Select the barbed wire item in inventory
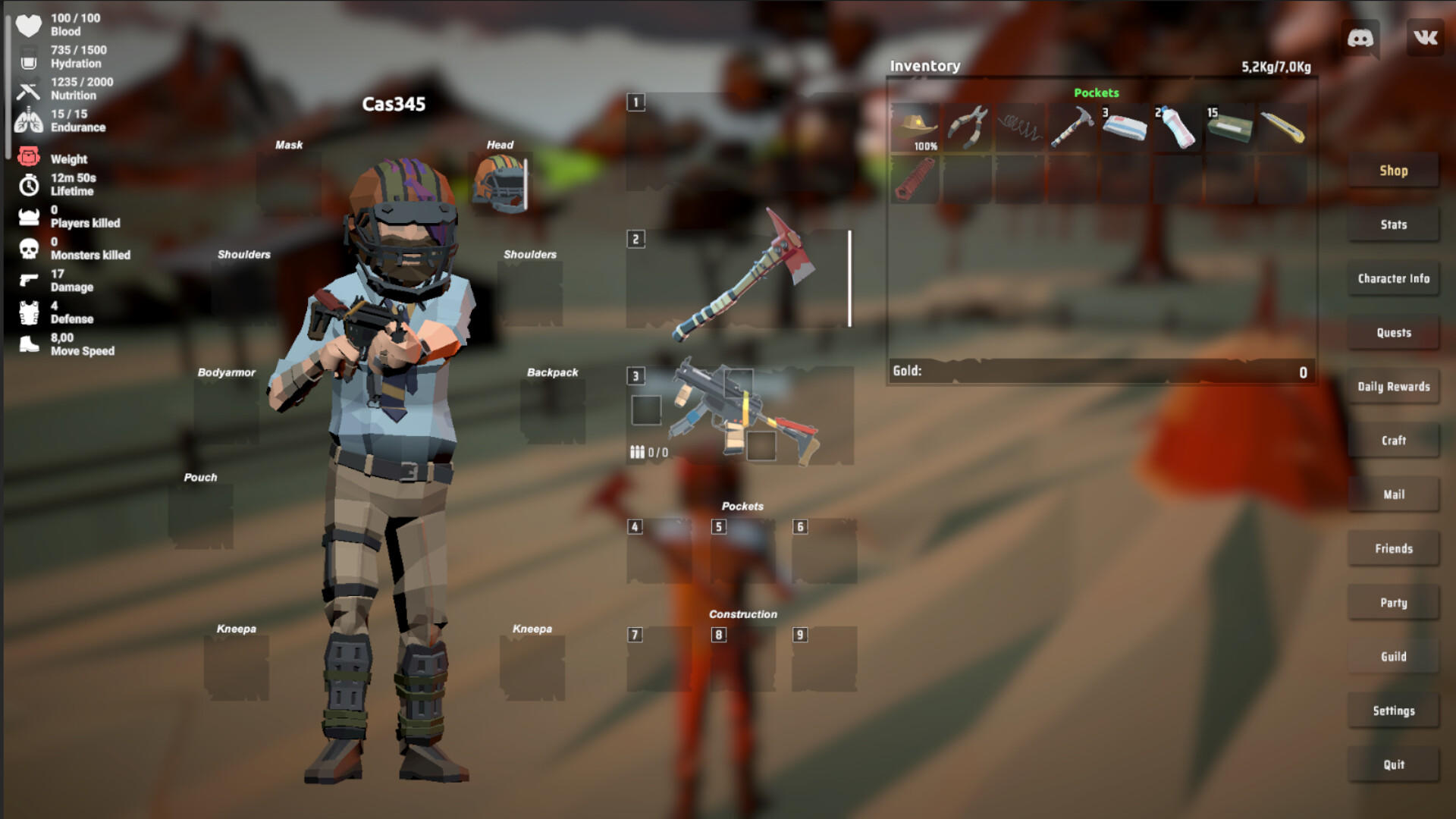This screenshot has height=819, width=1456. coord(1018,125)
